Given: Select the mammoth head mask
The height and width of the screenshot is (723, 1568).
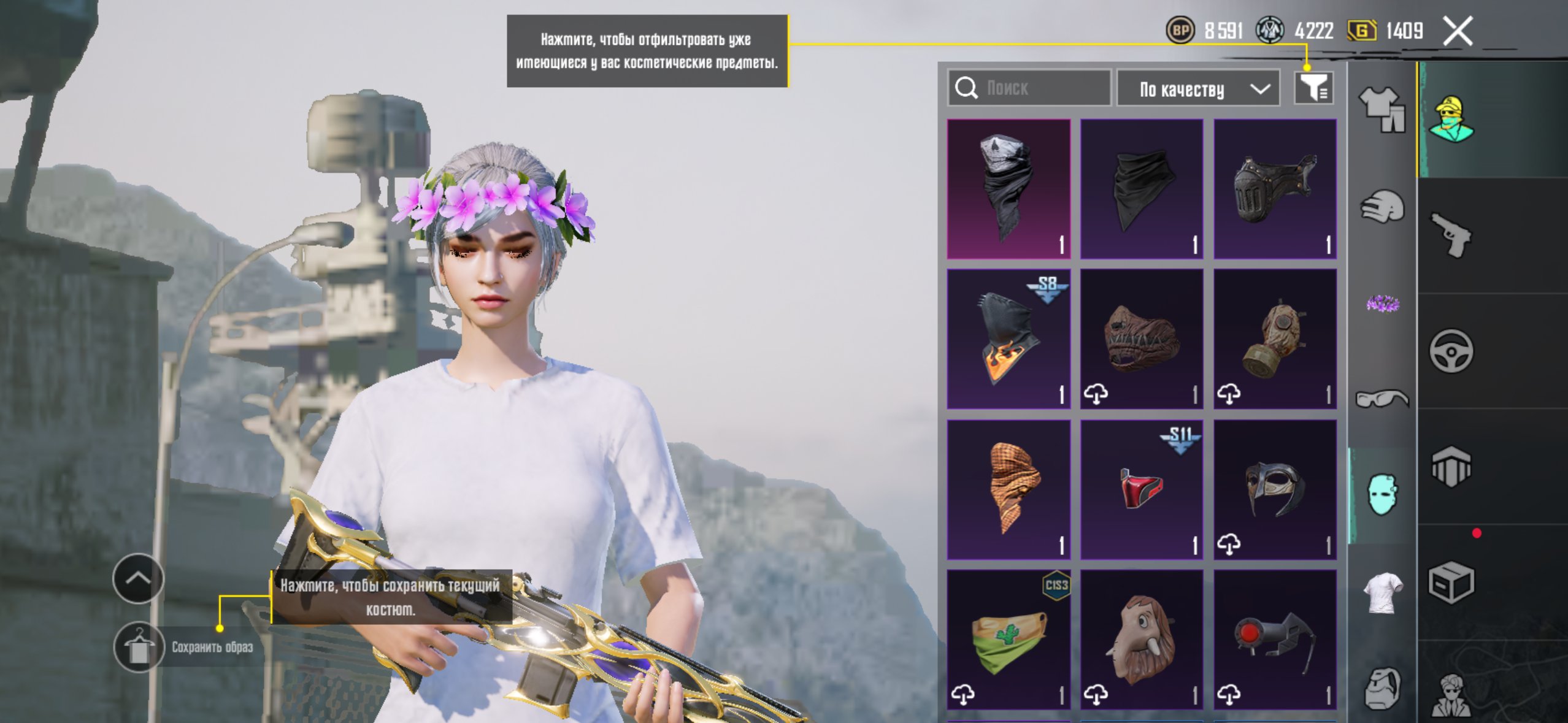Looking at the screenshot, I should coord(1142,640).
